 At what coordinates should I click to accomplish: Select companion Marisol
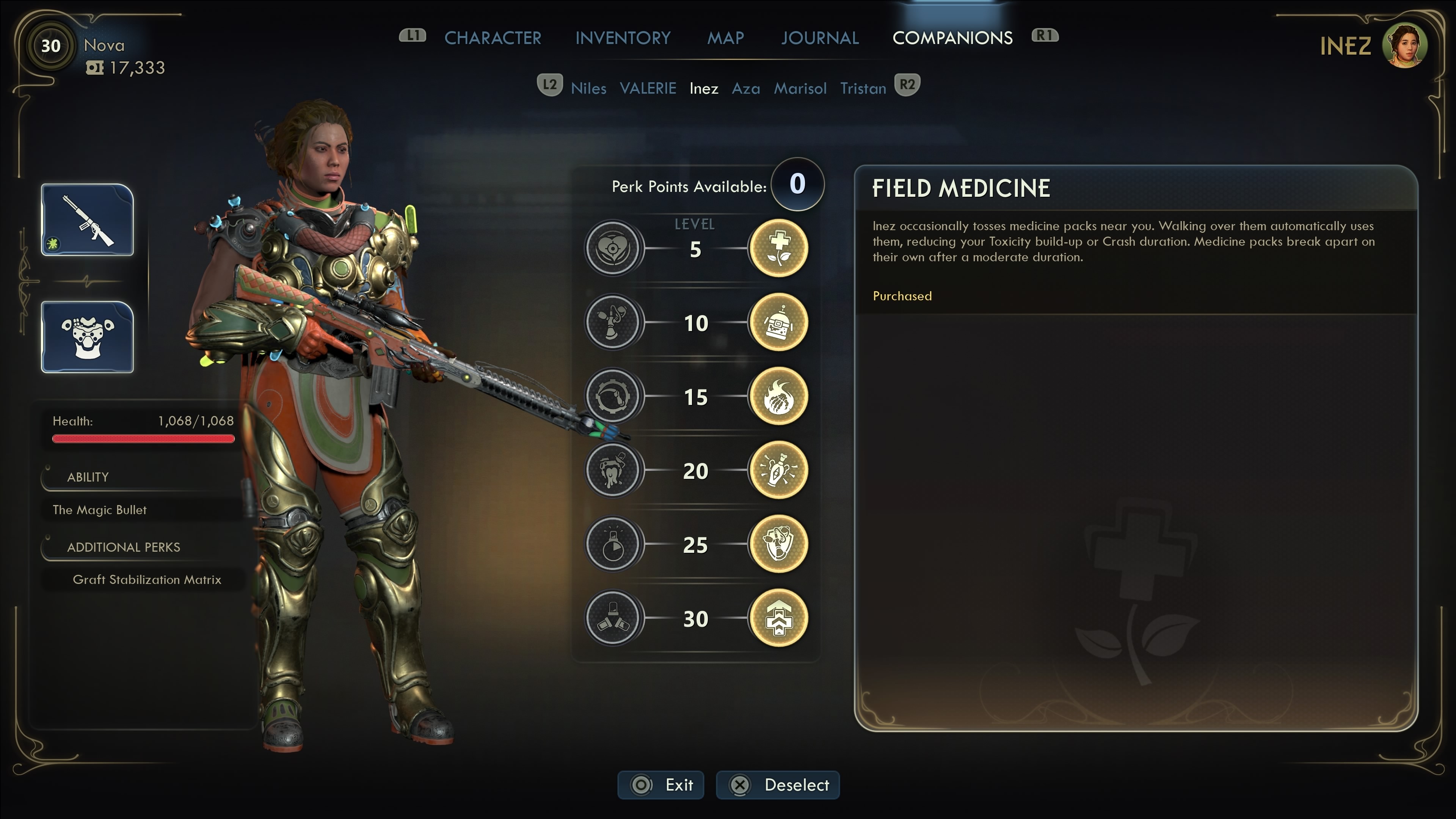(x=800, y=88)
